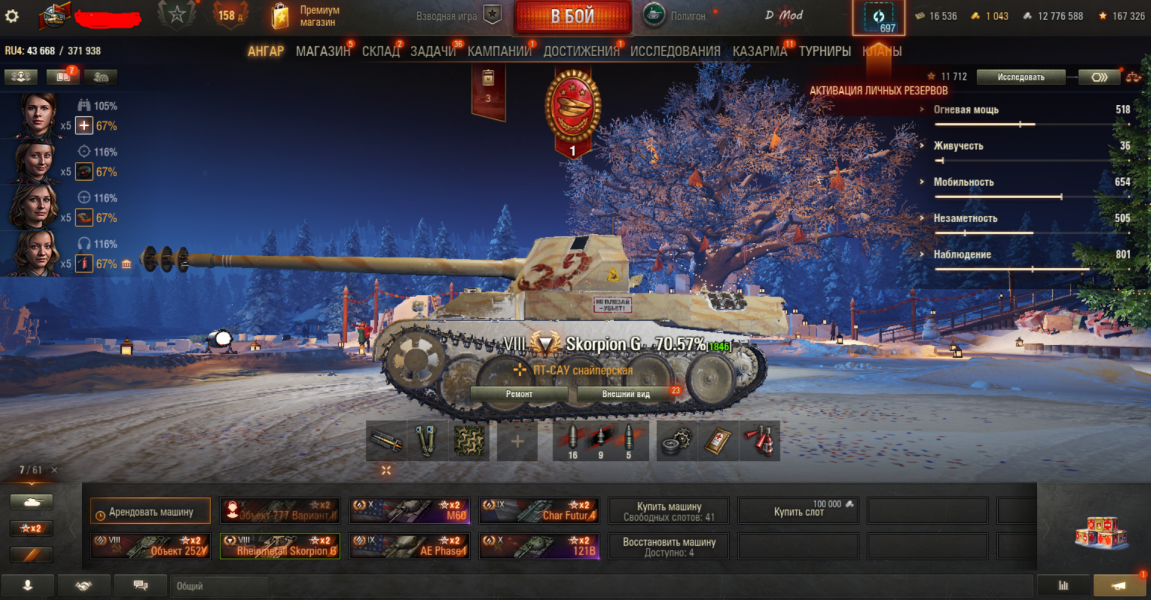Open the ИССЛЕДОВАНИЯ tab
The width and height of the screenshot is (1151, 600).
tap(675, 51)
